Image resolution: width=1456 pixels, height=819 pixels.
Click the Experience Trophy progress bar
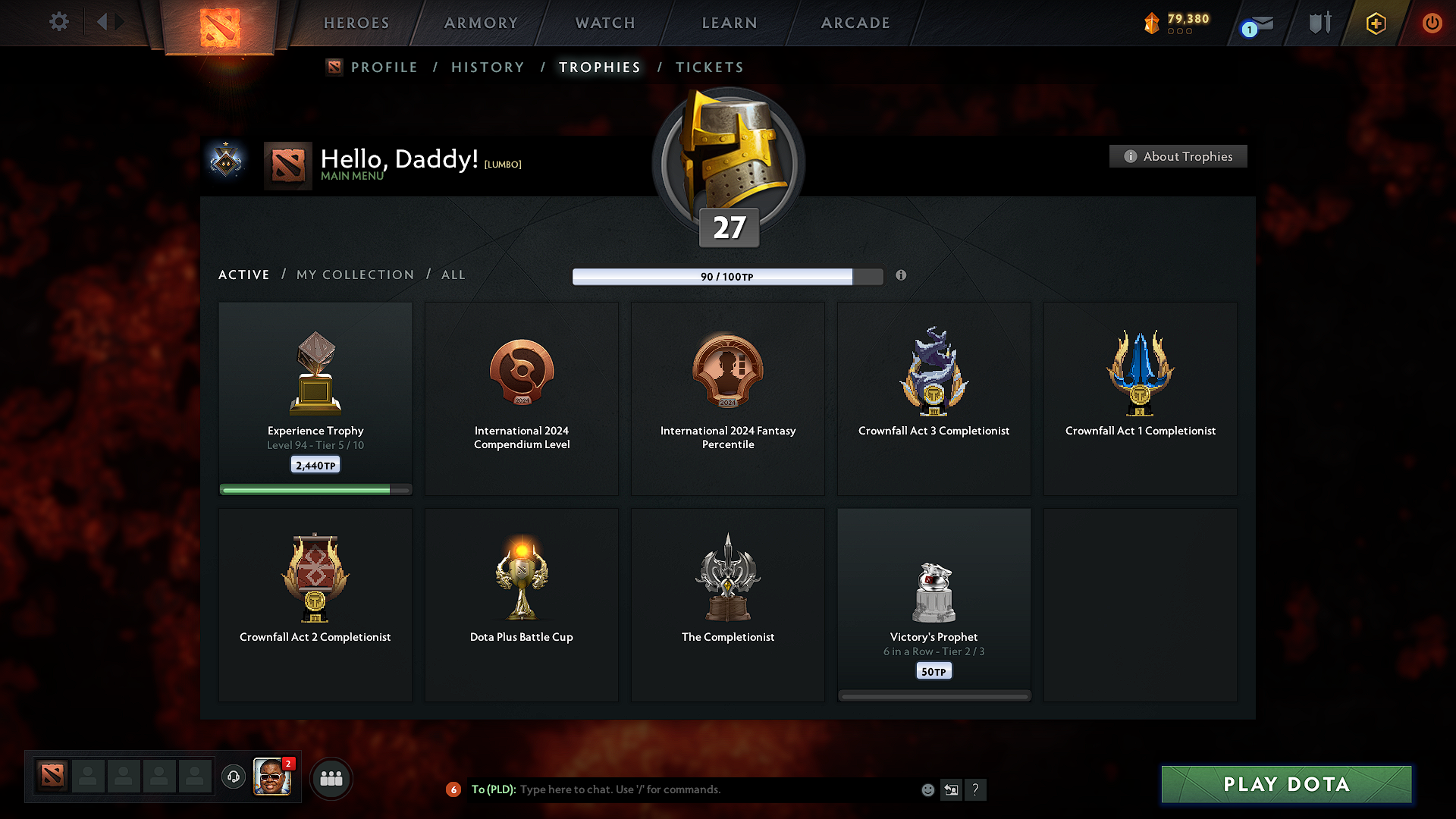coord(315,489)
